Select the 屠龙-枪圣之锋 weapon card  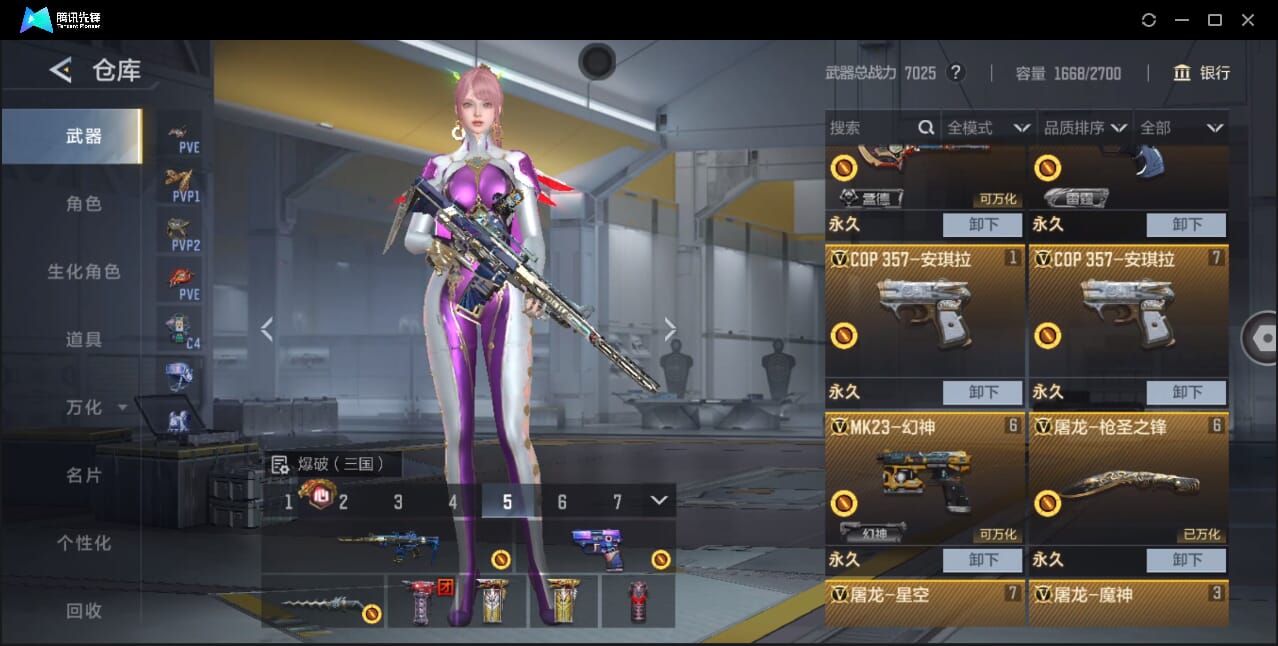1128,478
